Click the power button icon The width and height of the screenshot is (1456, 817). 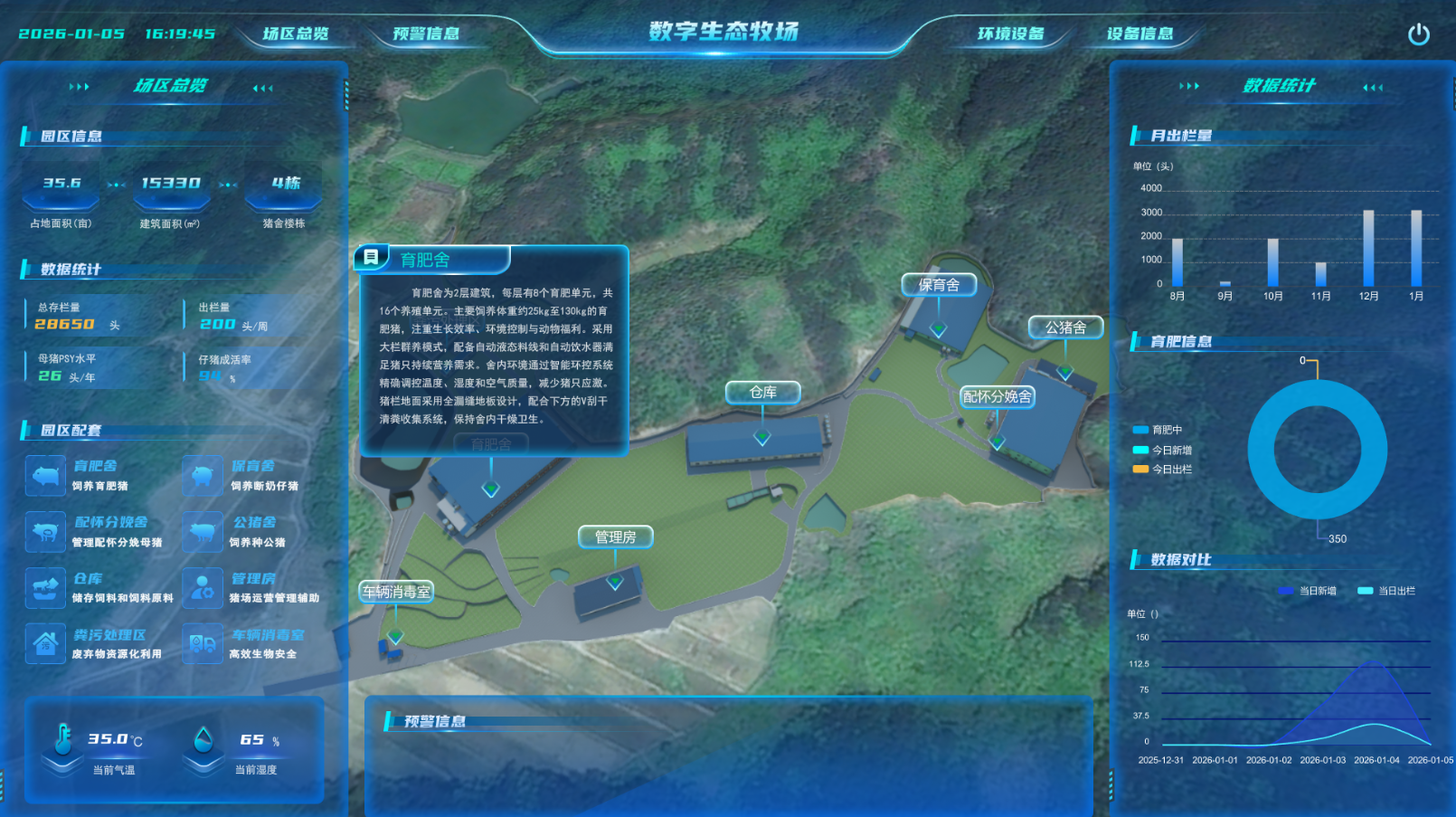point(1418,34)
